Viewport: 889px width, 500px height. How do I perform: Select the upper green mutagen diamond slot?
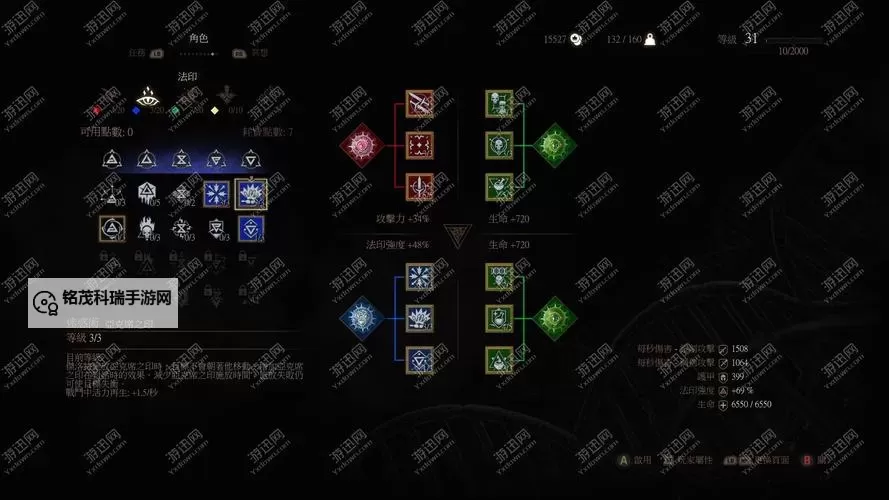click(553, 145)
